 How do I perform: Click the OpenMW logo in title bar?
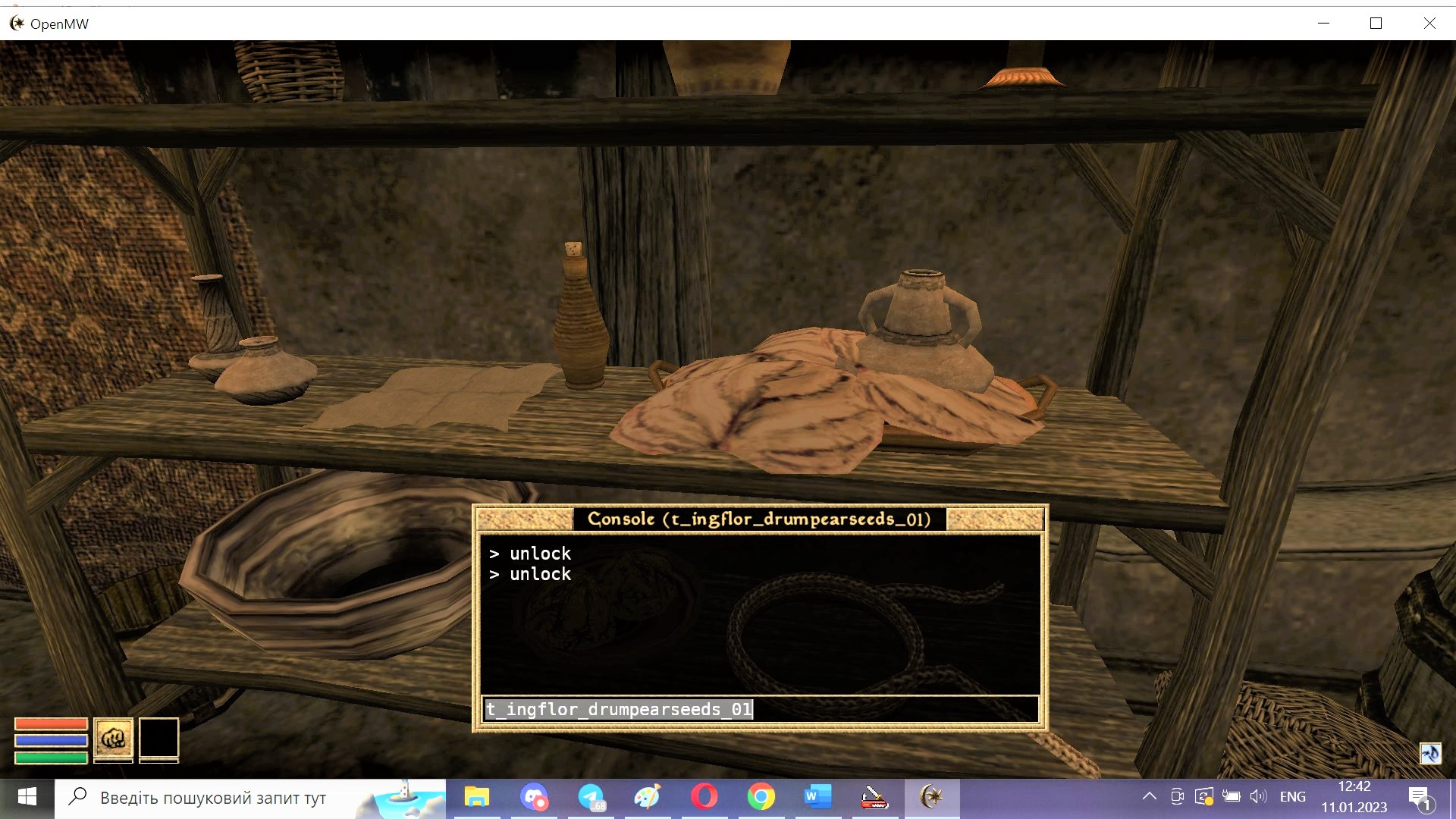(x=15, y=23)
